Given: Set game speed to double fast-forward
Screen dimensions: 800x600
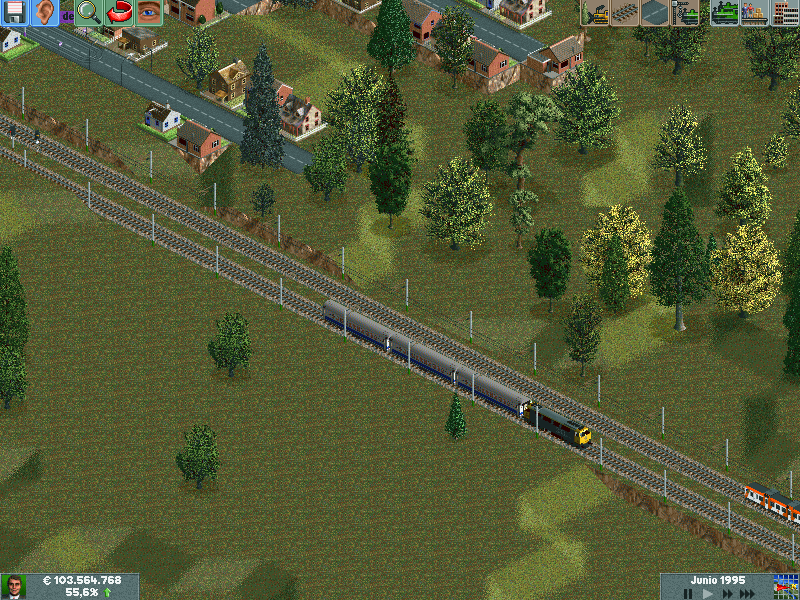Looking at the screenshot, I should tap(729, 593).
